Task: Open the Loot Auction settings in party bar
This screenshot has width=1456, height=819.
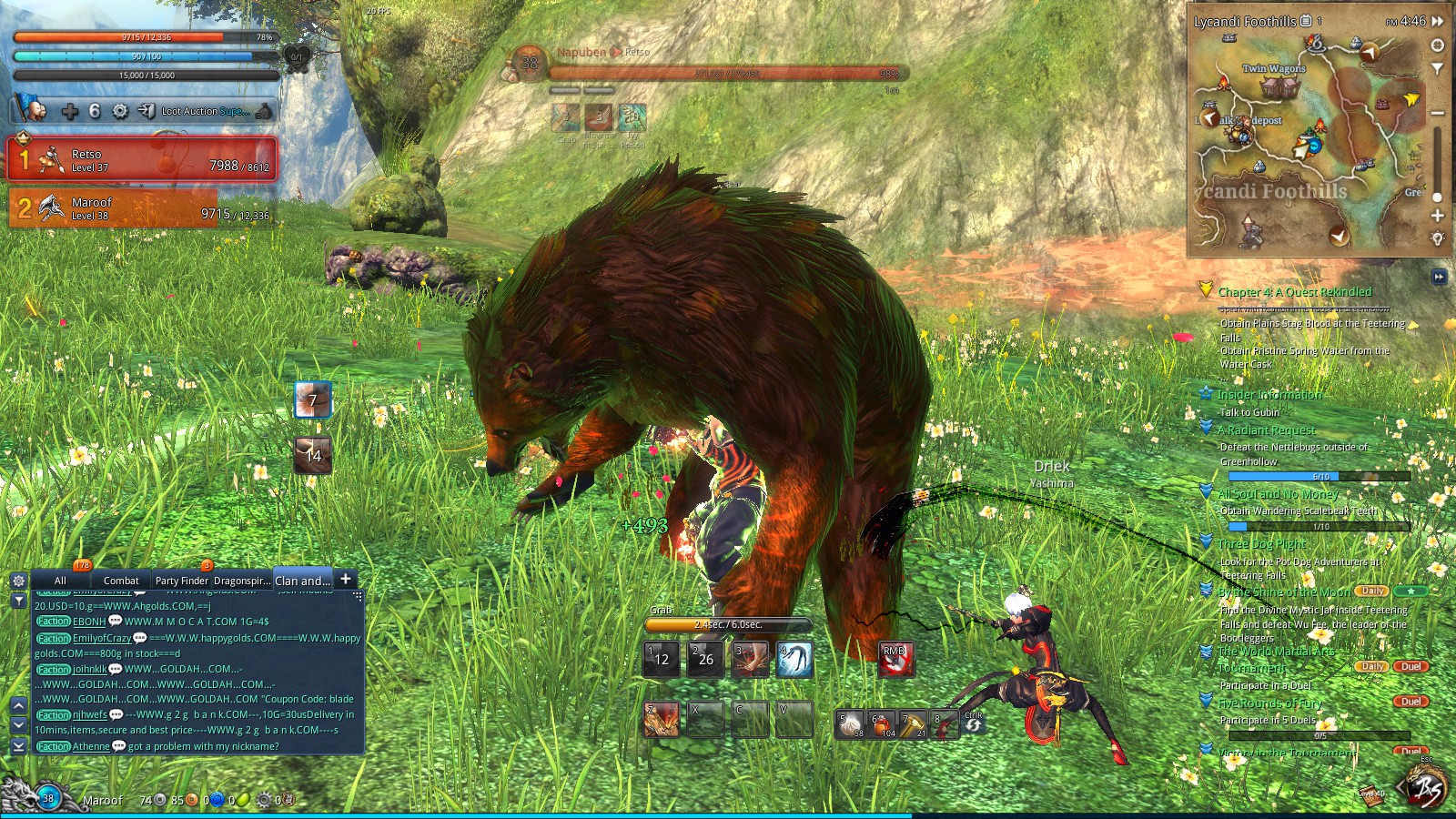Action: [205, 111]
